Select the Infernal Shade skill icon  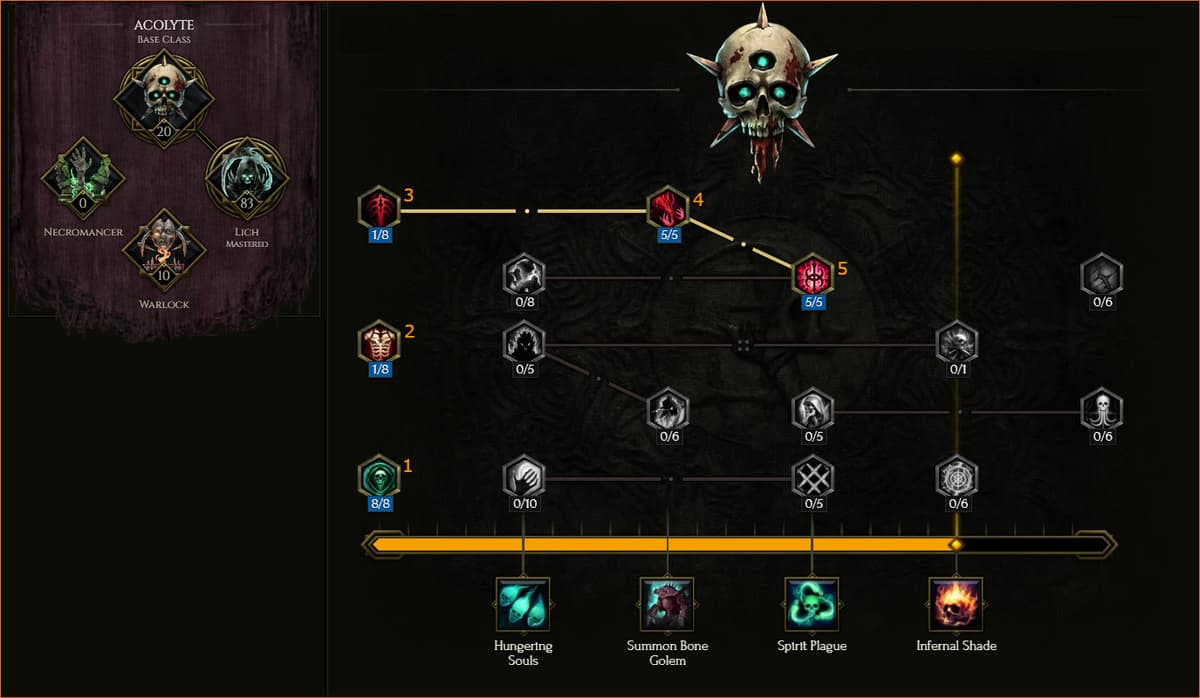[956, 604]
